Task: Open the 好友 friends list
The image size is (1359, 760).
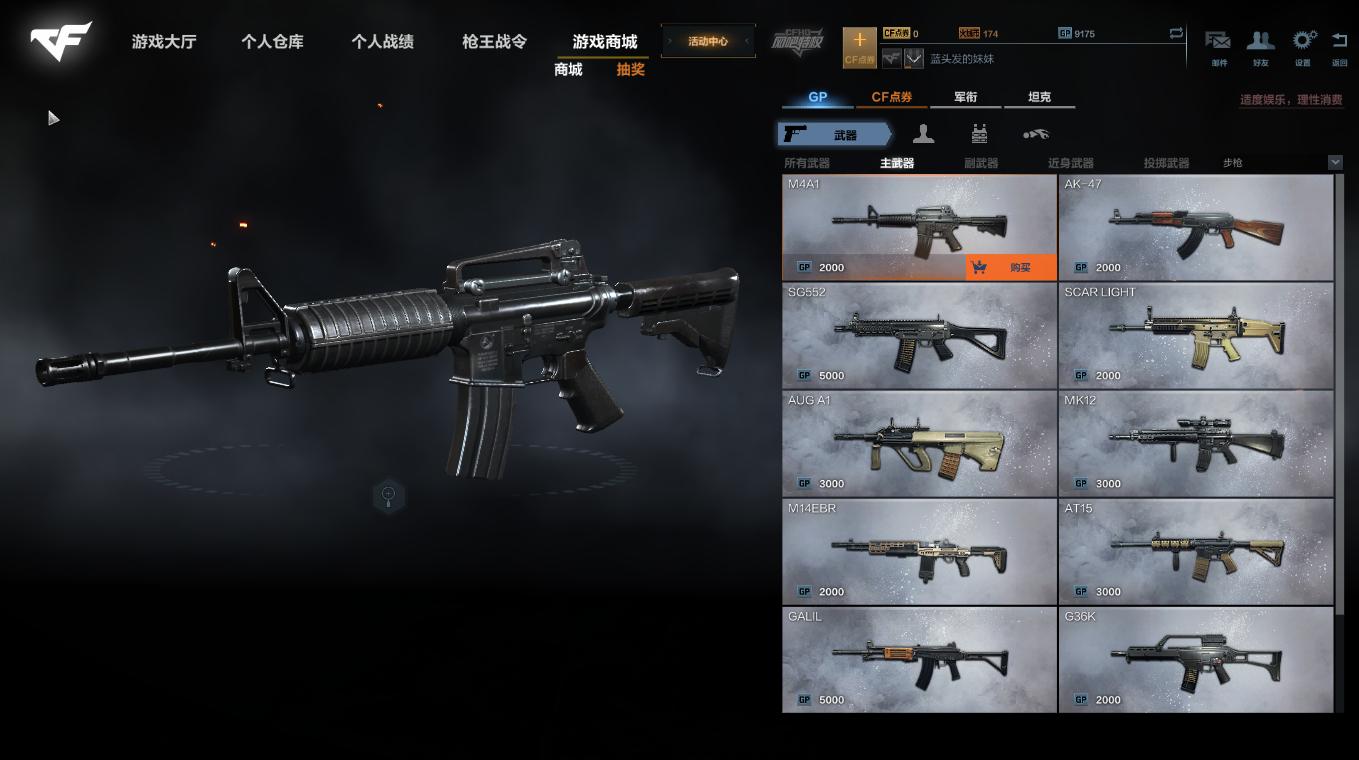Action: [x=1260, y=46]
